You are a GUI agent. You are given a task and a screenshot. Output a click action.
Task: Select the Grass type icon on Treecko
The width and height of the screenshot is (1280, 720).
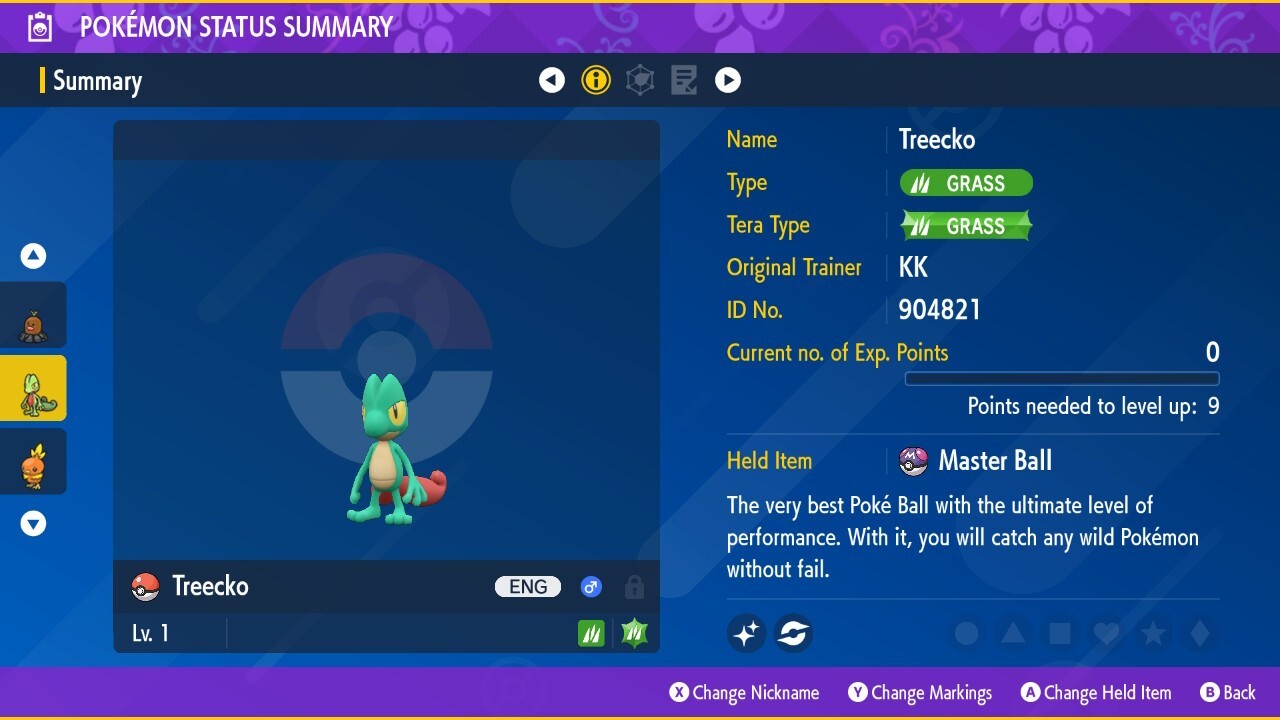pos(591,632)
